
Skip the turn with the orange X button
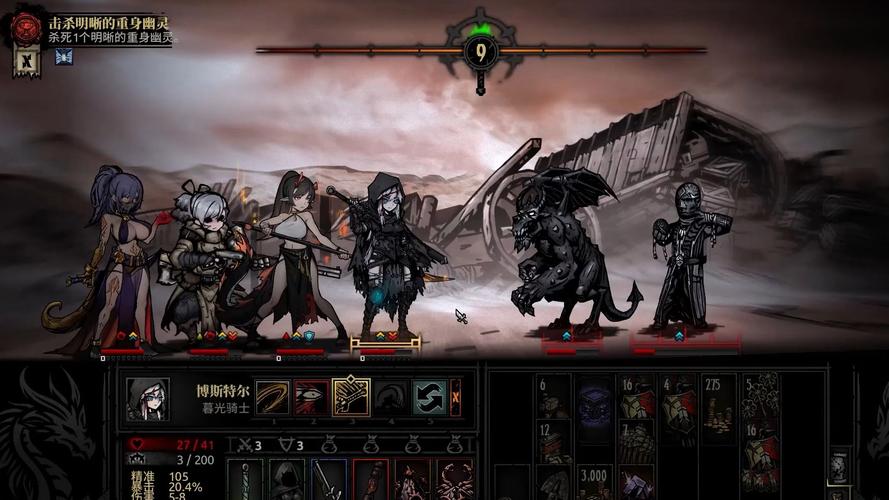[456, 397]
